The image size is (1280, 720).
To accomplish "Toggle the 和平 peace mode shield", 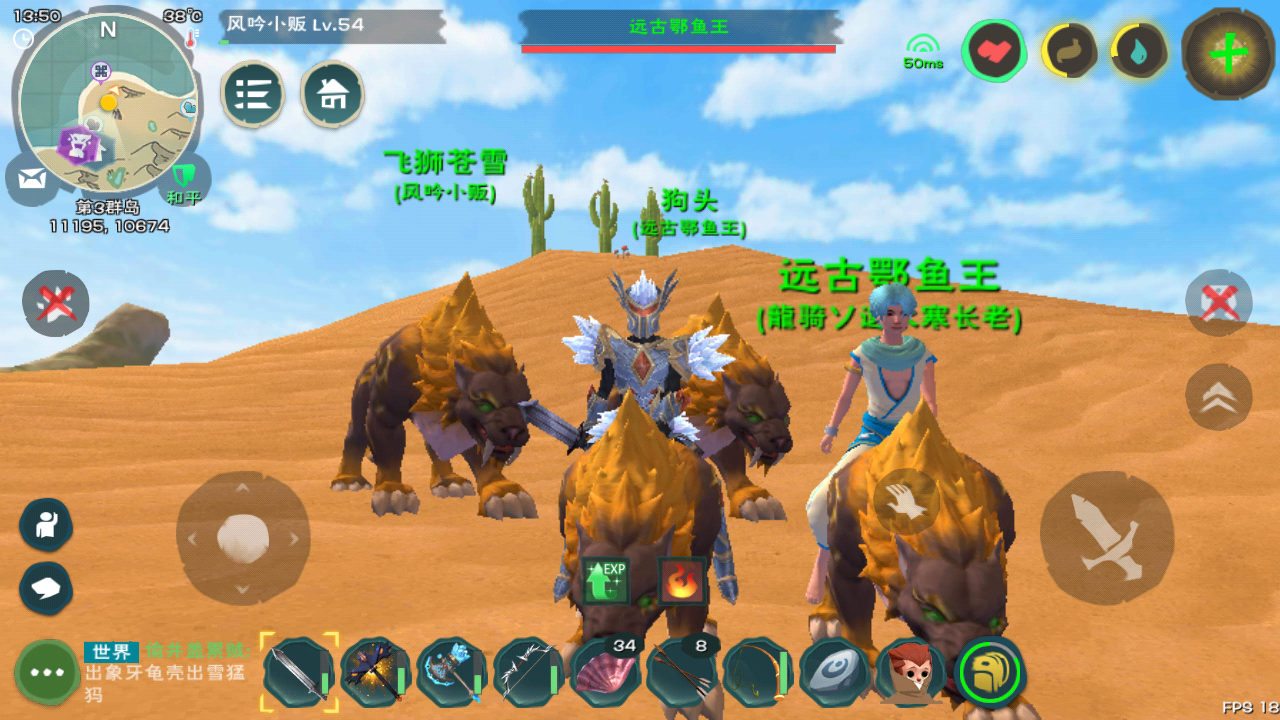I will tap(184, 180).
